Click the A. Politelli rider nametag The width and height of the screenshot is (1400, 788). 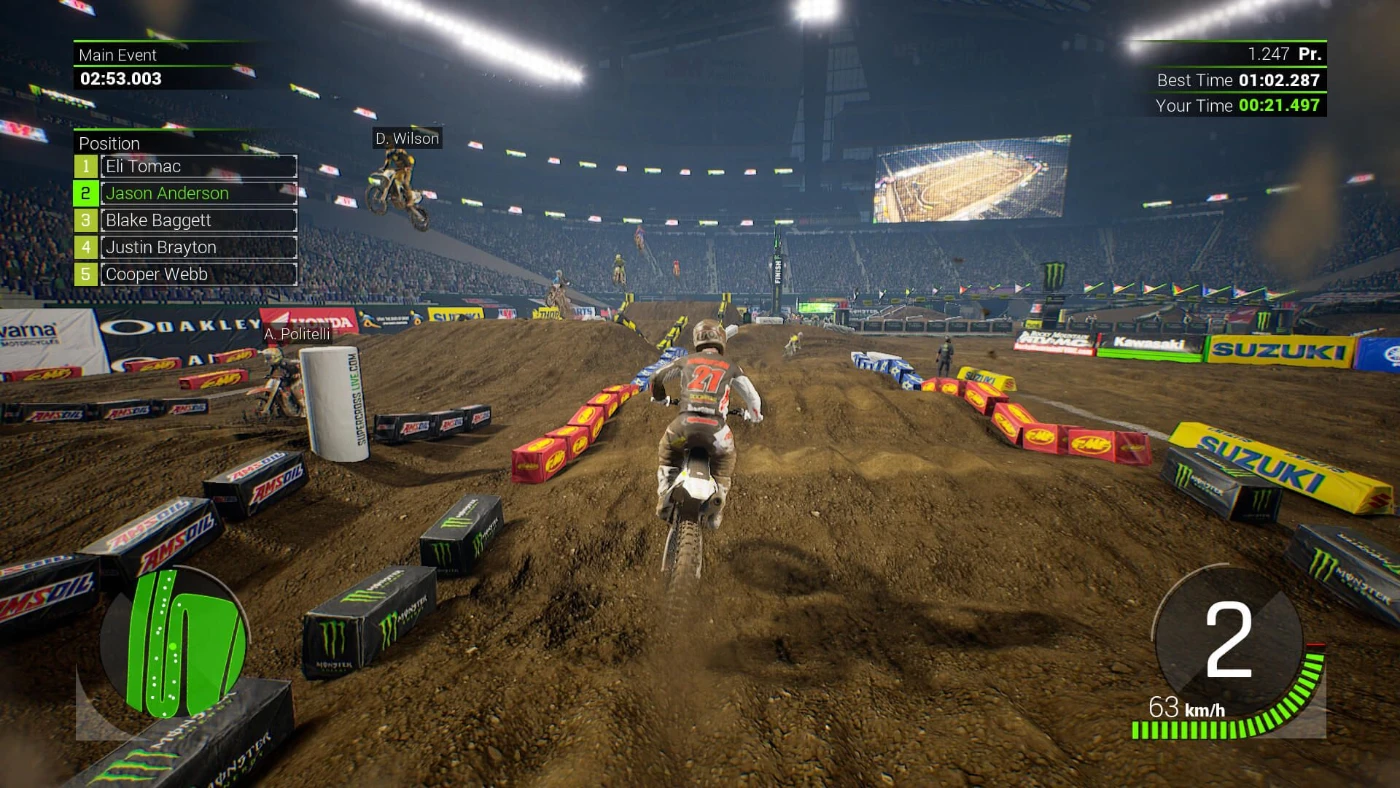[x=297, y=334]
